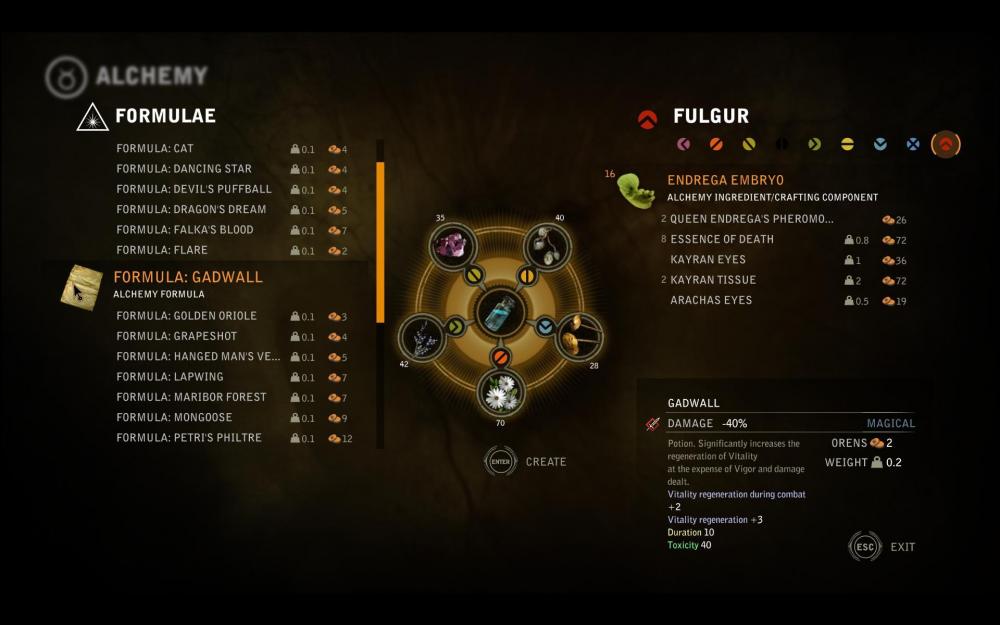Select Essence of Death ingredient
The image size is (1000, 625).
point(722,240)
